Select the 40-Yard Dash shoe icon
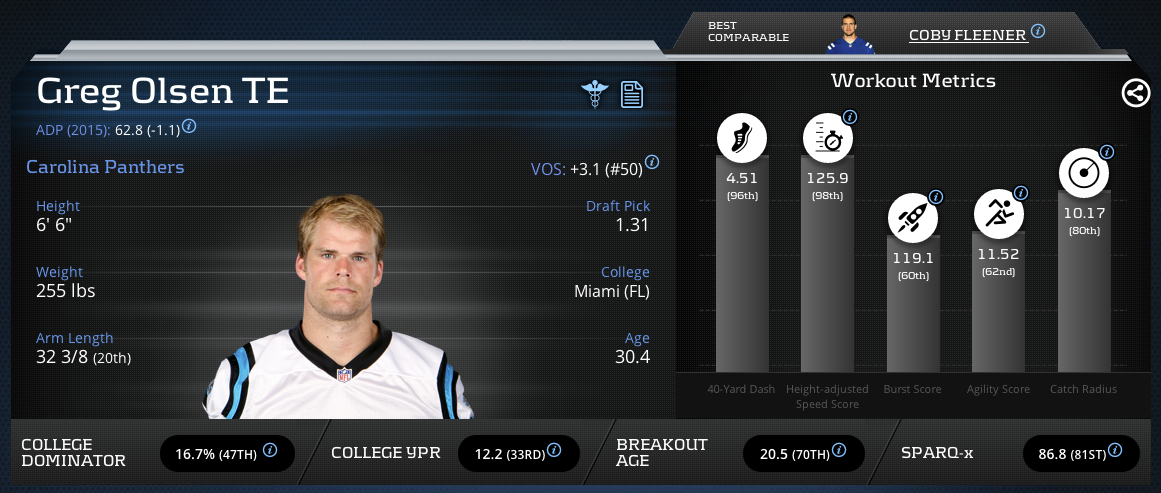Screen dimensions: 1161x493 click(742, 138)
